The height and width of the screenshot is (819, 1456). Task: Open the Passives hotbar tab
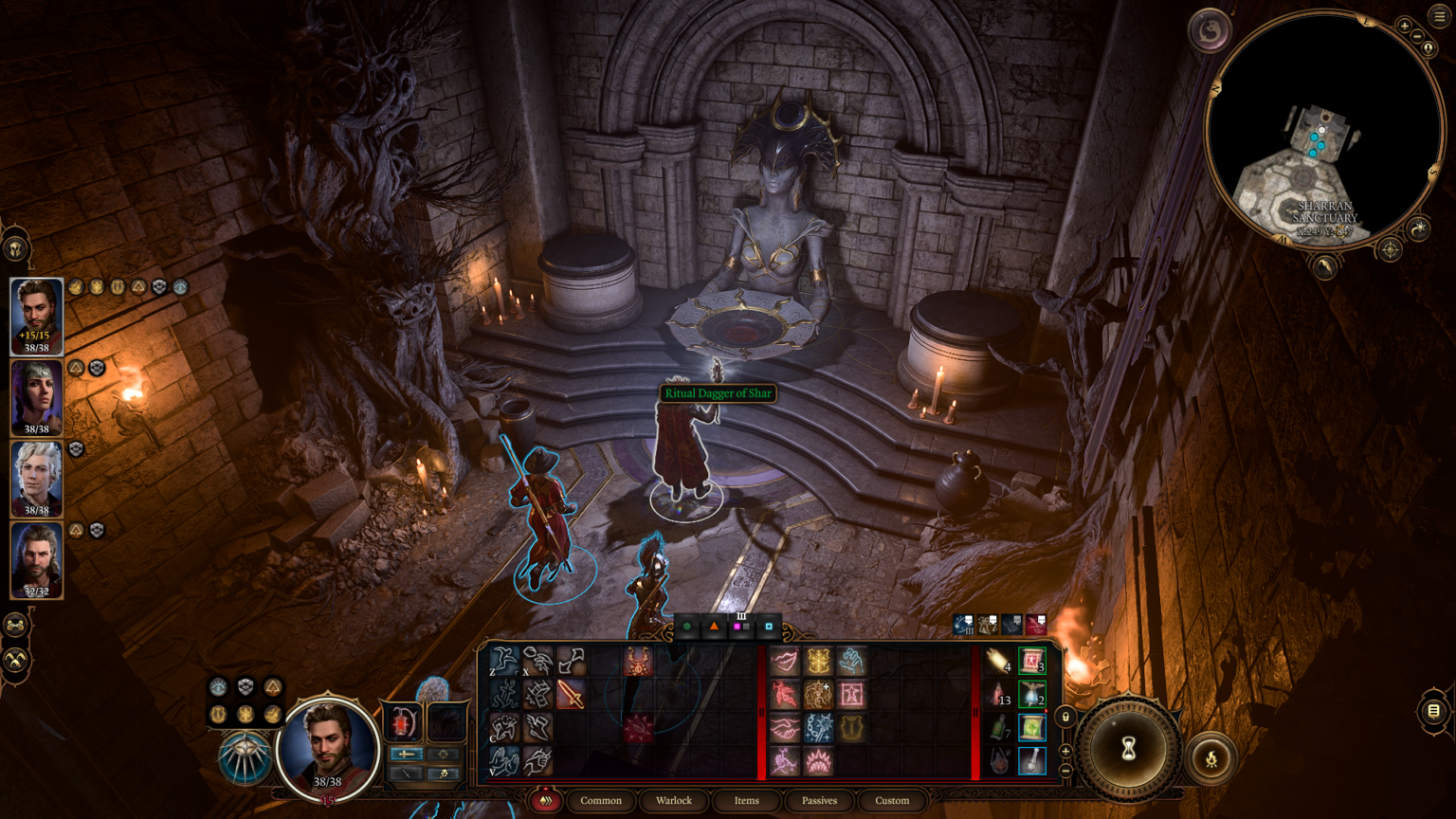point(818,801)
